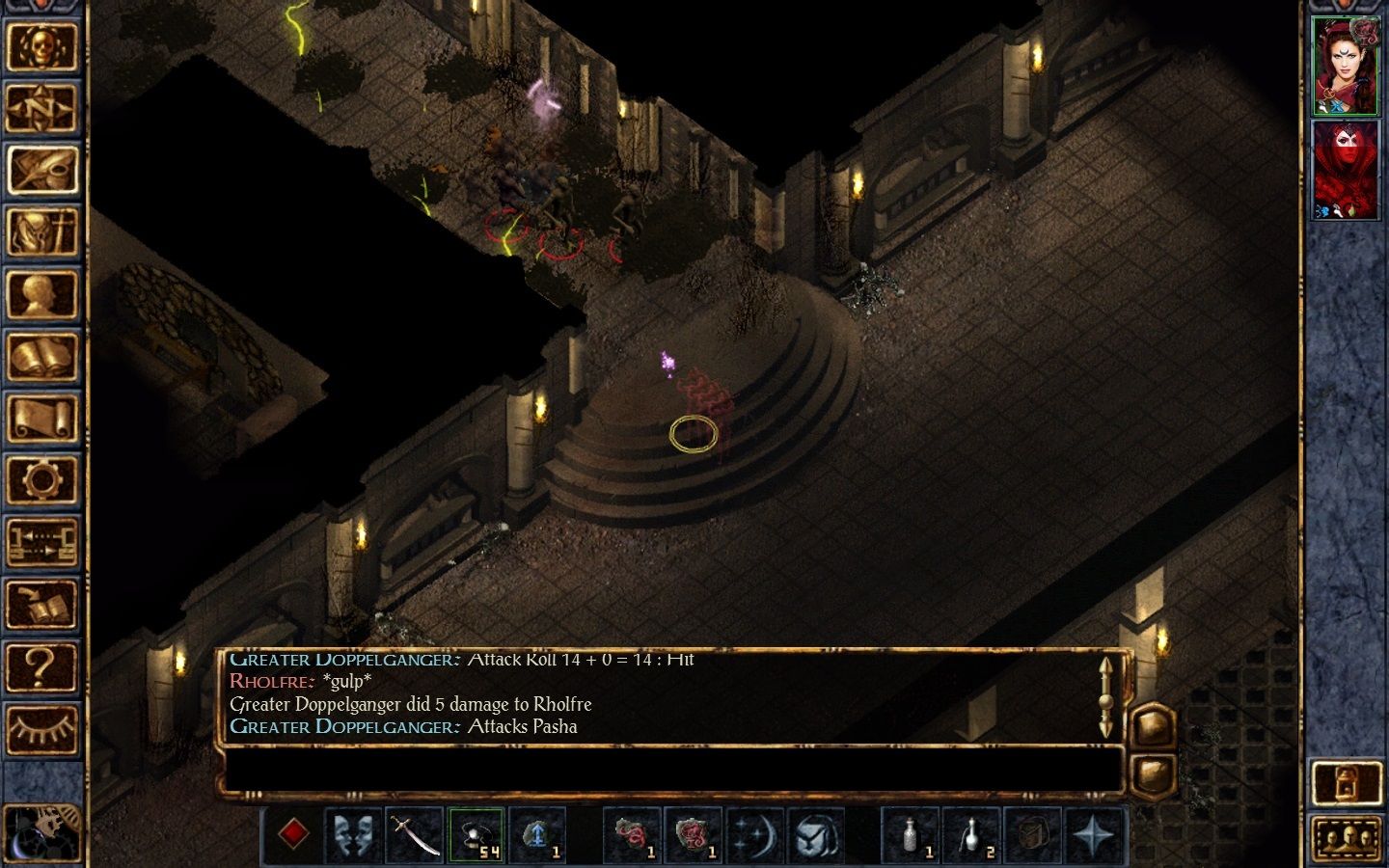
Task: Equip the scimitar weapon slot
Action: pyautogui.click(x=415, y=833)
